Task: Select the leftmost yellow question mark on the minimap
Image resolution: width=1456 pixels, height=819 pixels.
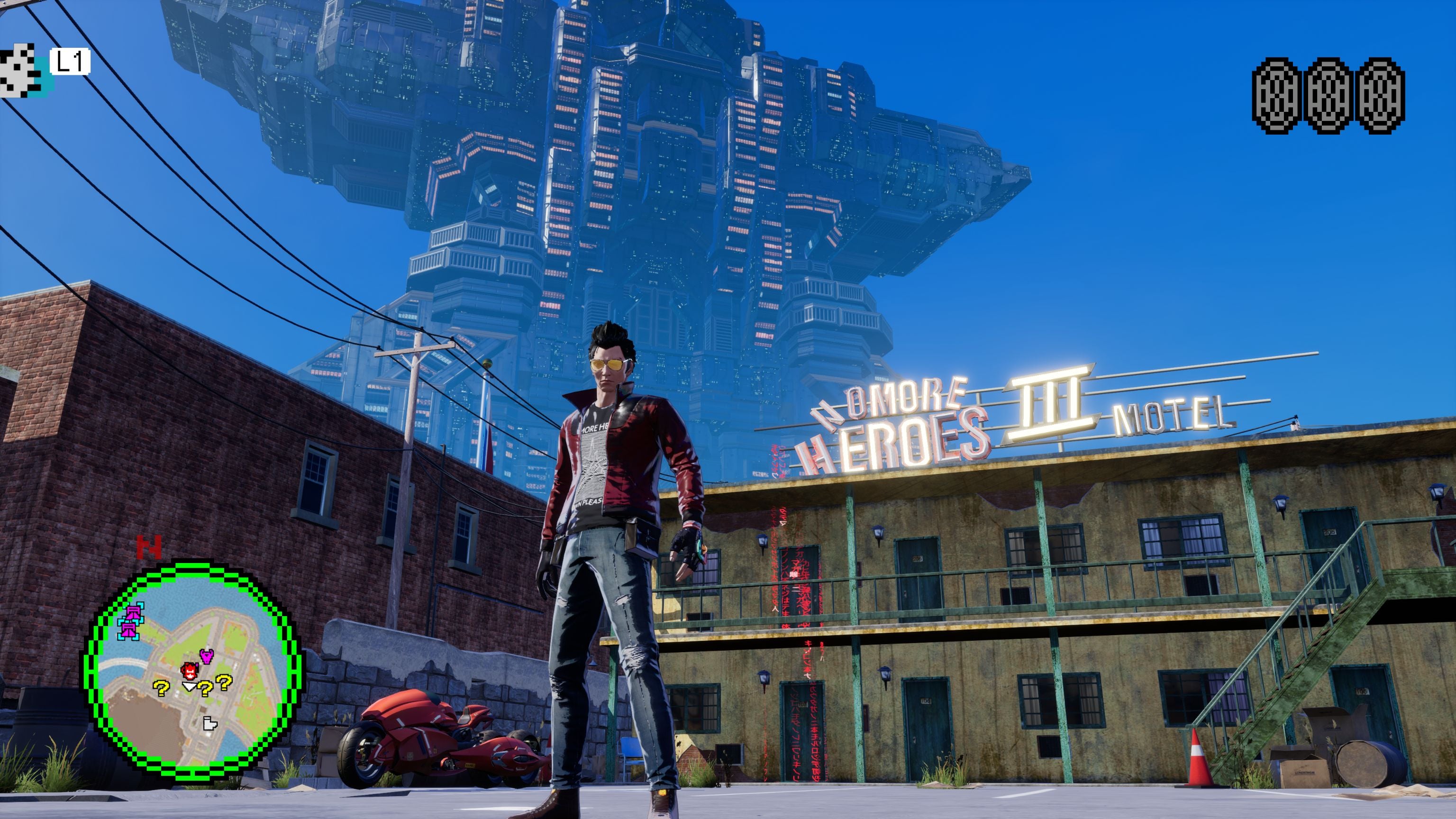Action: click(162, 689)
